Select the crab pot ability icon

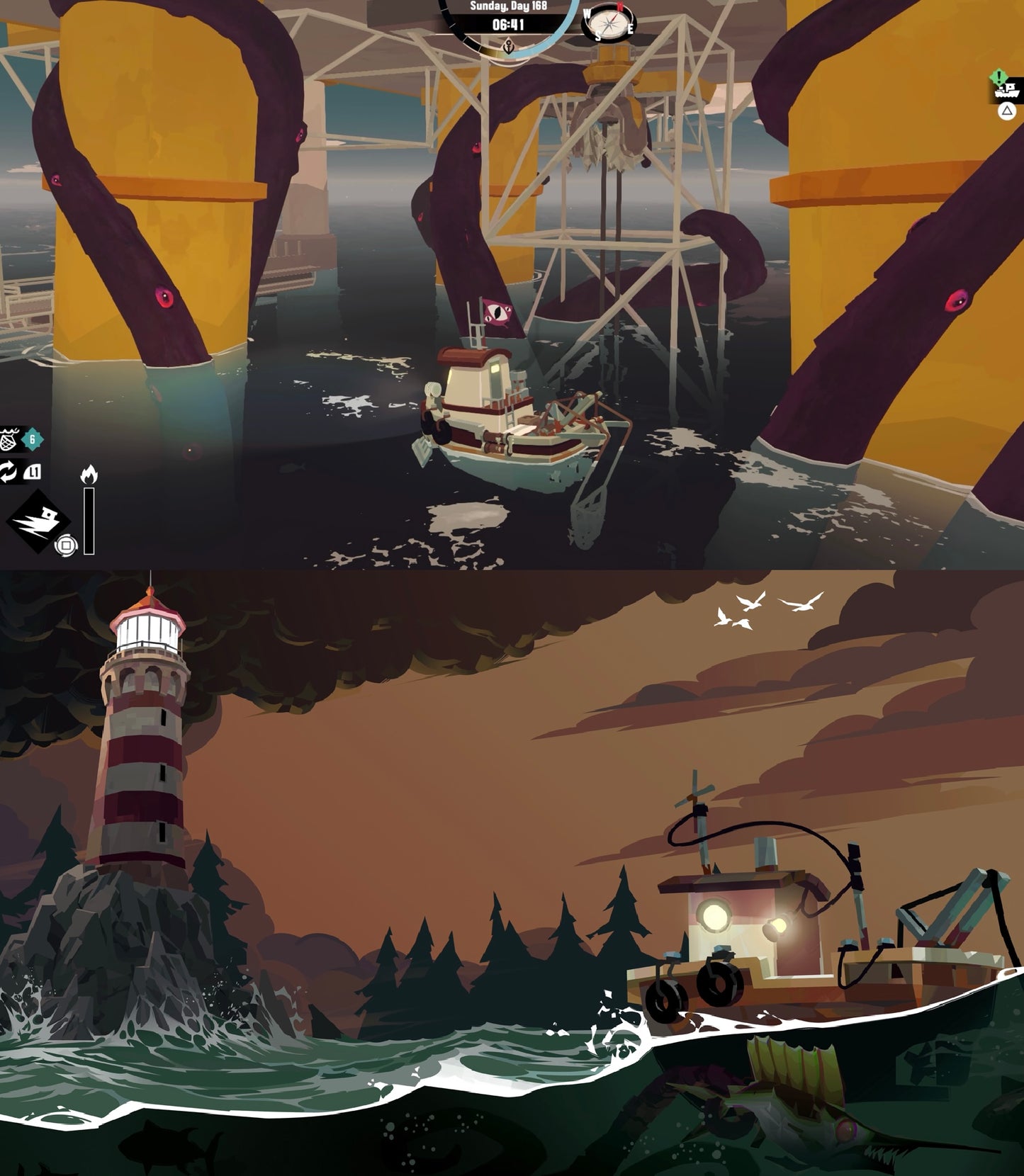click(9, 440)
